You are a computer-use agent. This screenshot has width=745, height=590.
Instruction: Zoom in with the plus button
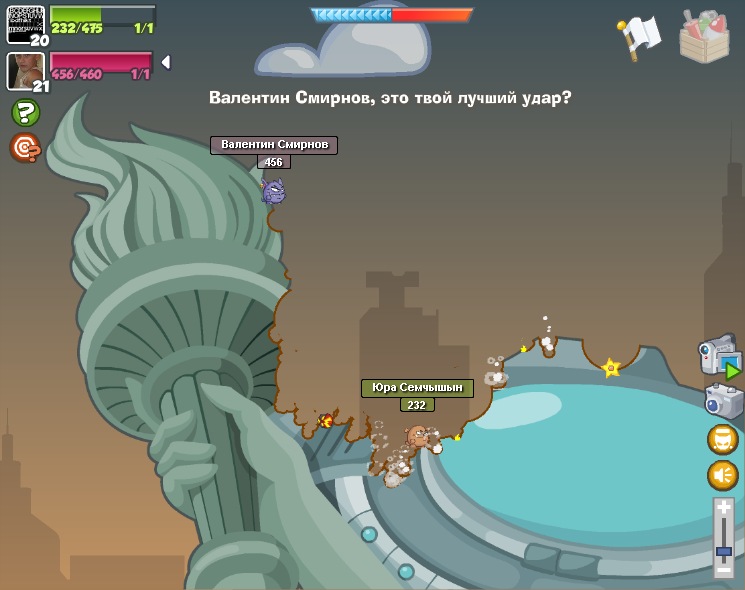tap(723, 509)
